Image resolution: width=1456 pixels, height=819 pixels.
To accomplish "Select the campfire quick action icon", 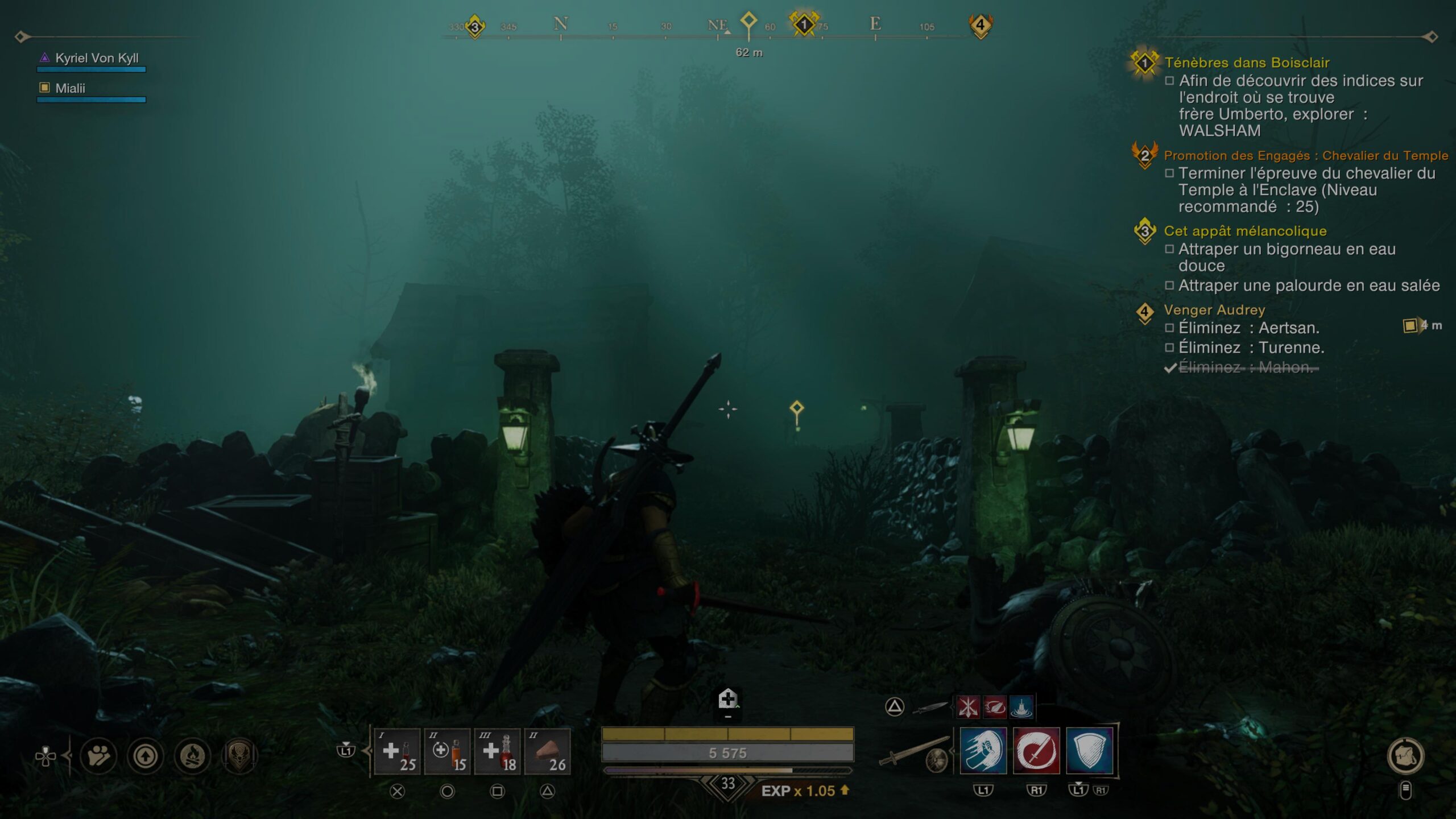I will click(192, 756).
